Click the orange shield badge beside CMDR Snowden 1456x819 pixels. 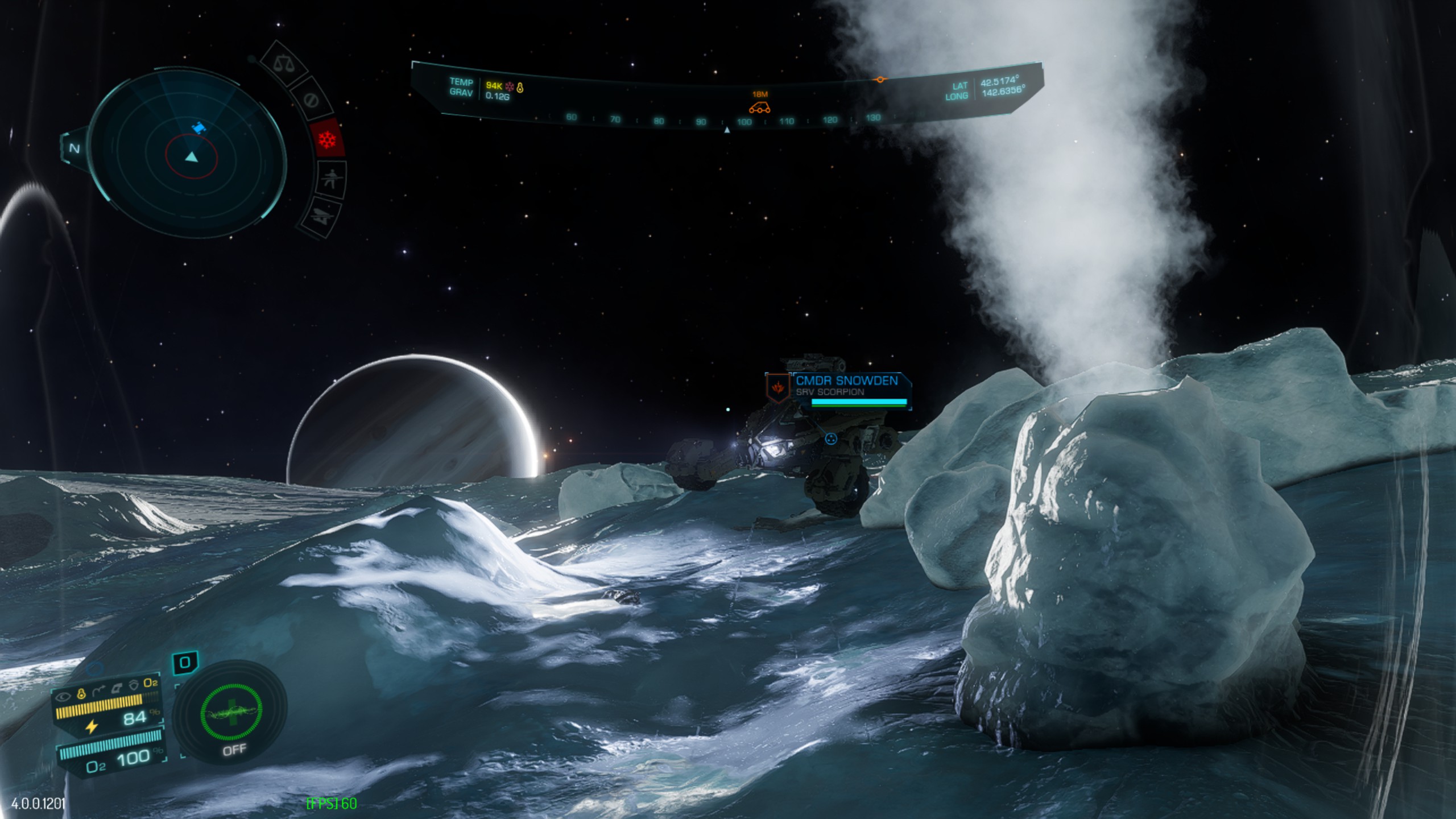click(x=777, y=387)
